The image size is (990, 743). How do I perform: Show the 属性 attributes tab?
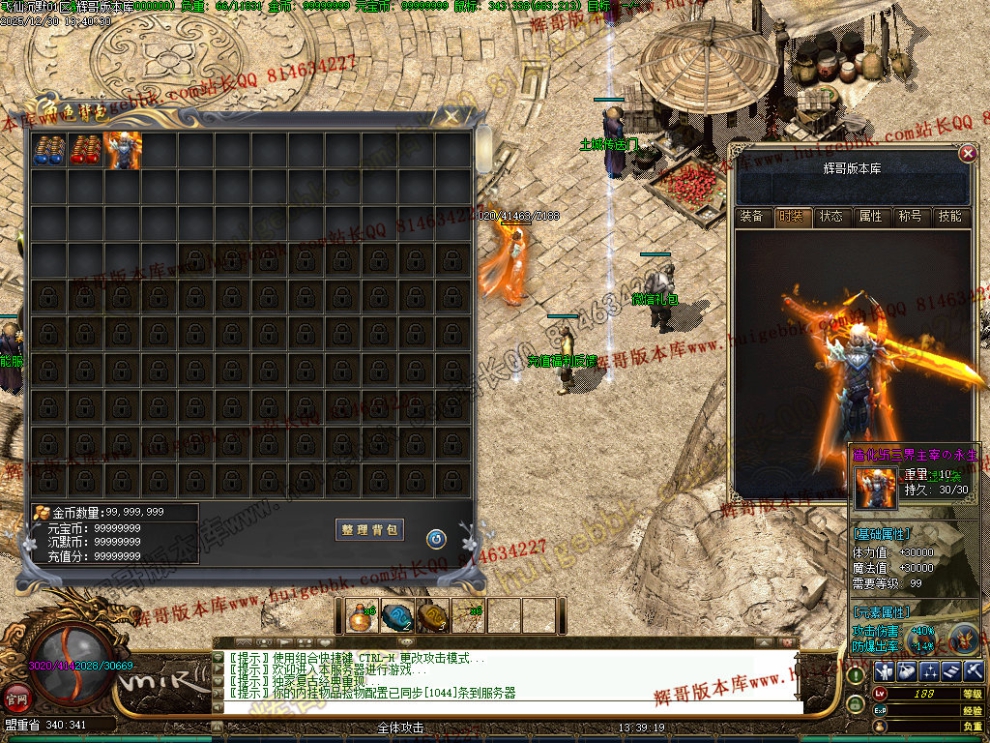[870, 216]
